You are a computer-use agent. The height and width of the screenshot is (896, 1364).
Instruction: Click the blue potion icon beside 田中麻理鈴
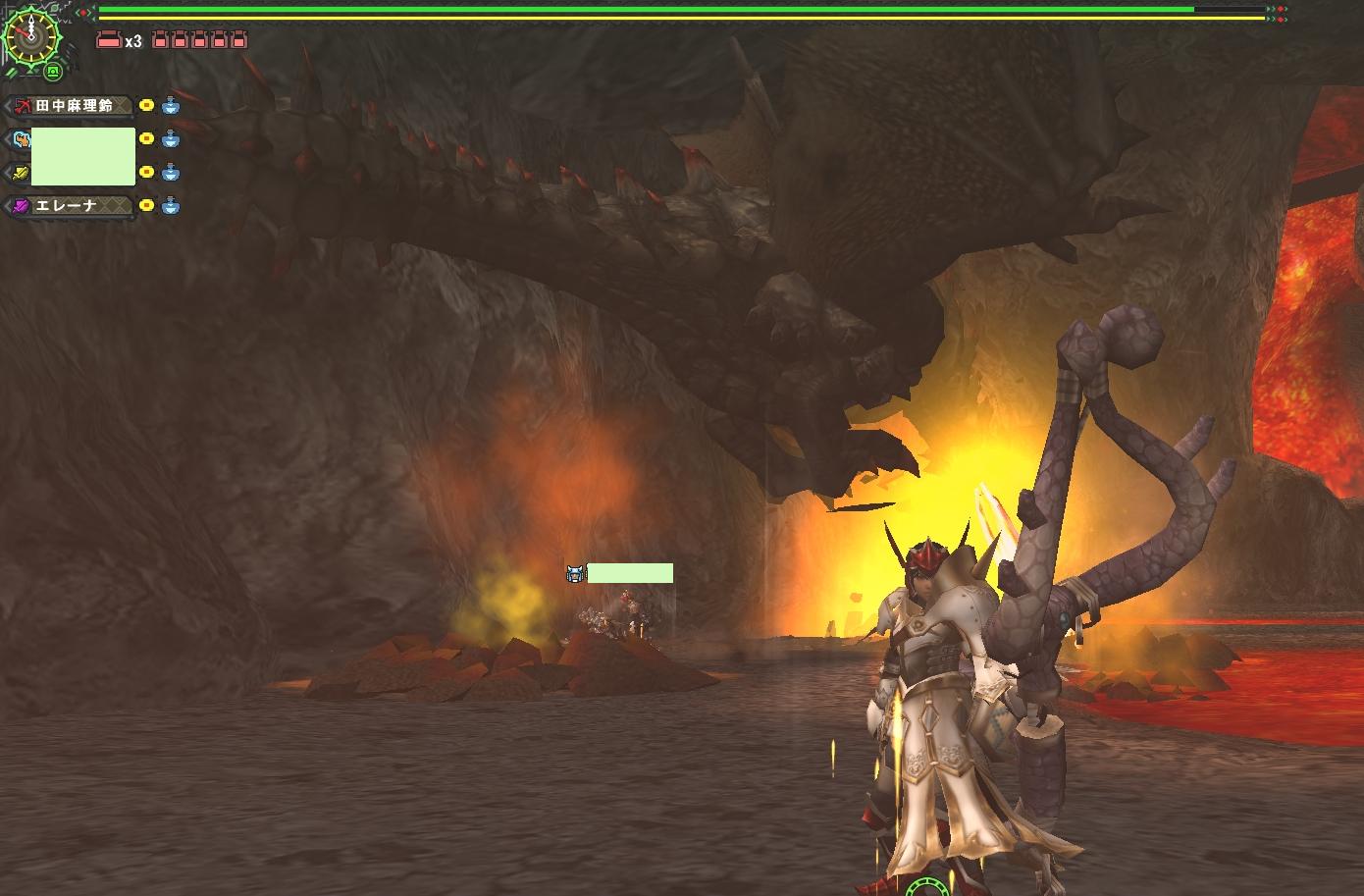pos(171,106)
